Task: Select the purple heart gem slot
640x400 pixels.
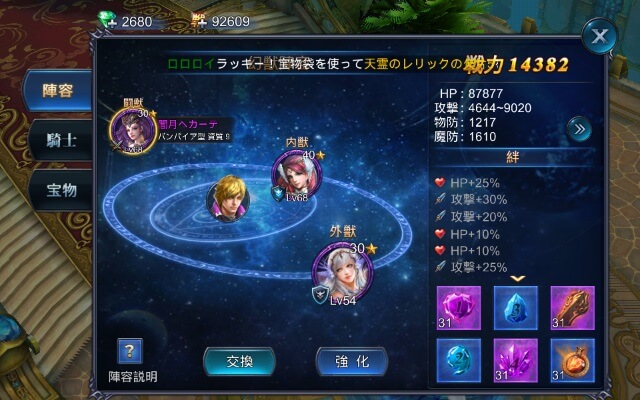Action: click(459, 307)
